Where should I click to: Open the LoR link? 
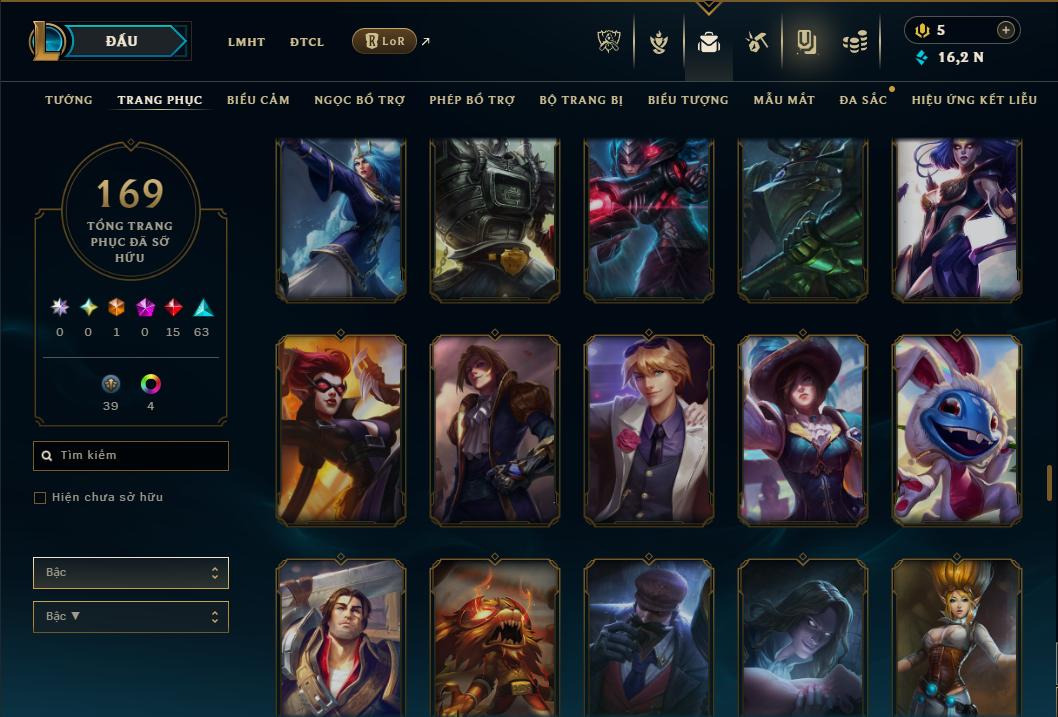[385, 41]
